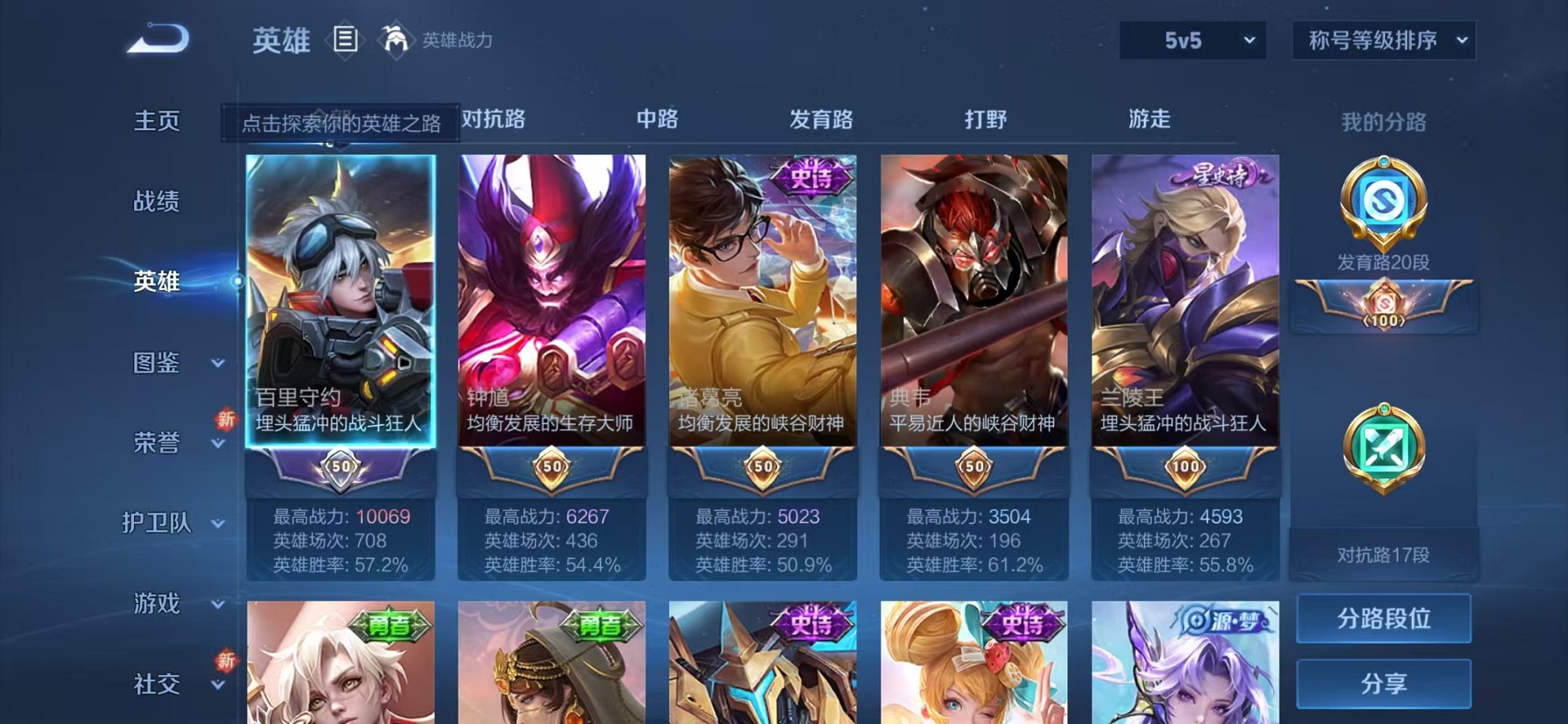Click the 史诗 tag on 诸葛亮's card
This screenshot has height=724, width=1568.
coord(811,175)
